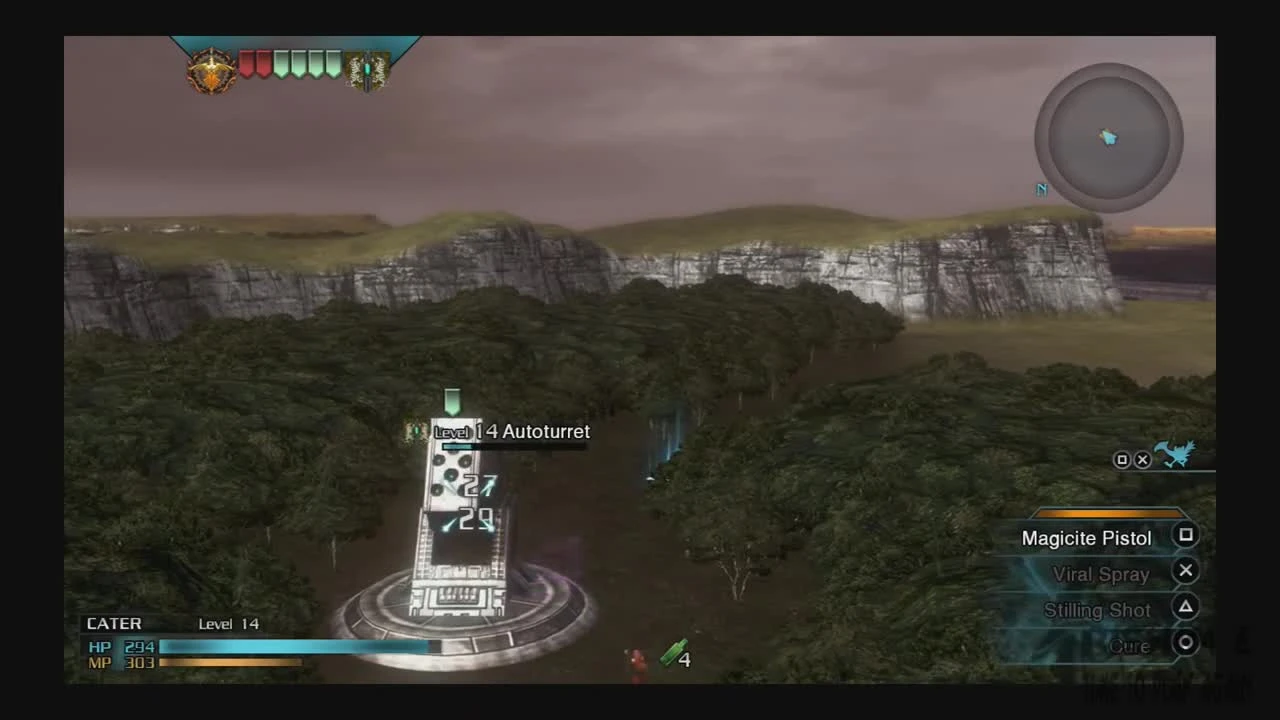Click the CATER name label
The image size is (1280, 720).
point(113,623)
